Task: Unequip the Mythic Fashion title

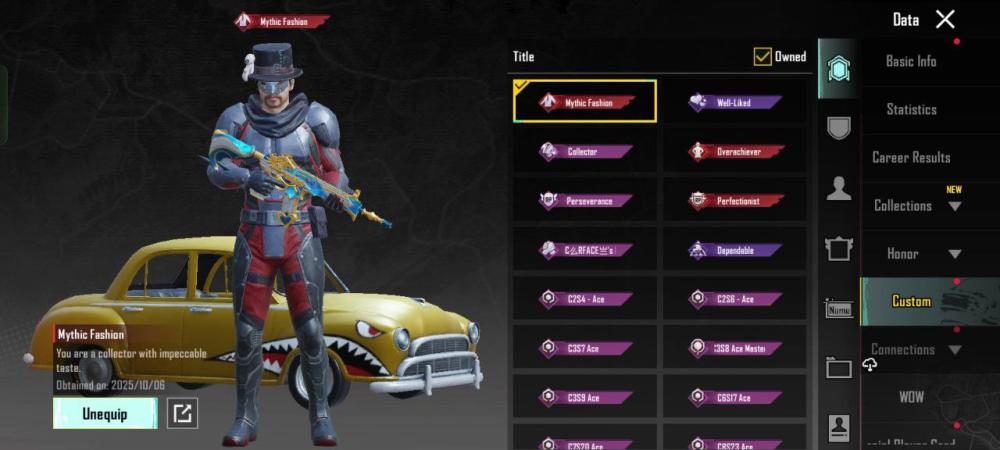Action: point(105,413)
